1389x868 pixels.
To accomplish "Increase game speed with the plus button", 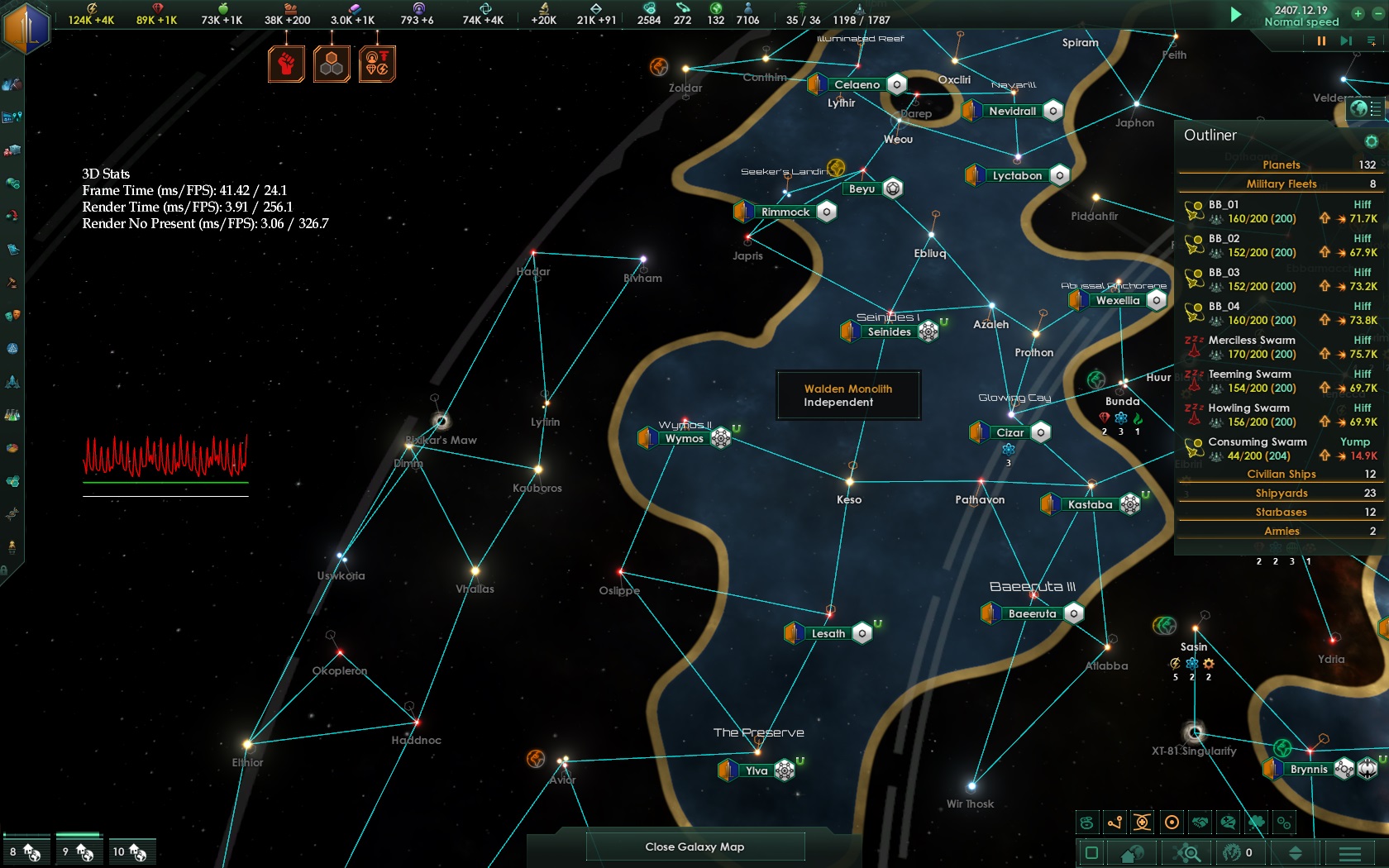I will point(1358,13).
